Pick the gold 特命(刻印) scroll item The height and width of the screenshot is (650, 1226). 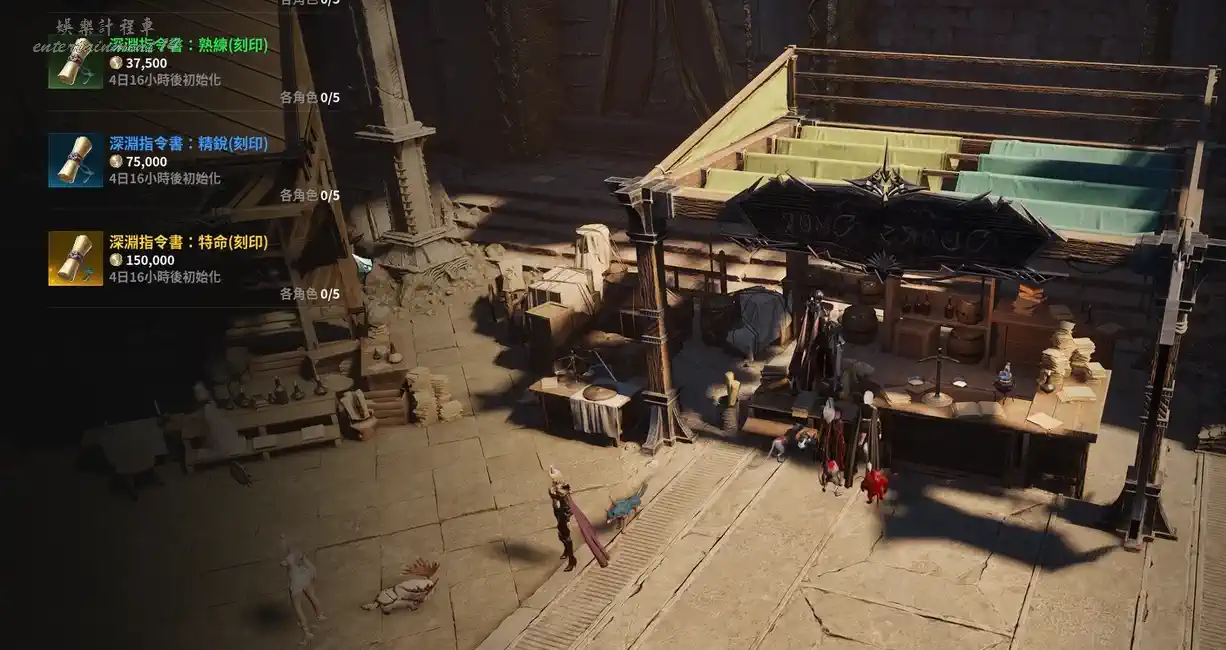pos(75,258)
